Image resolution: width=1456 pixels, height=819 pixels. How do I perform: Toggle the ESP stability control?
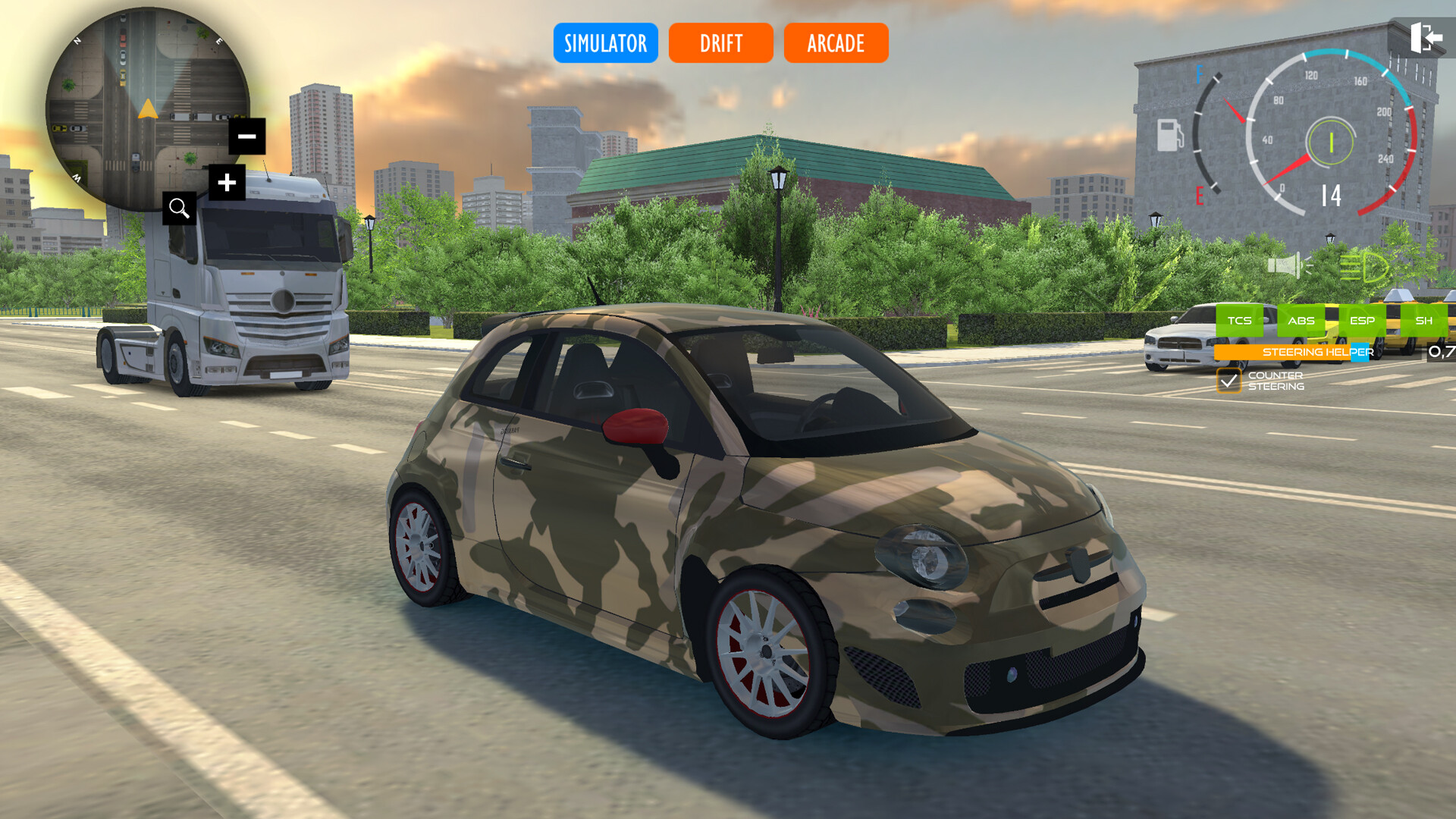tap(1363, 321)
